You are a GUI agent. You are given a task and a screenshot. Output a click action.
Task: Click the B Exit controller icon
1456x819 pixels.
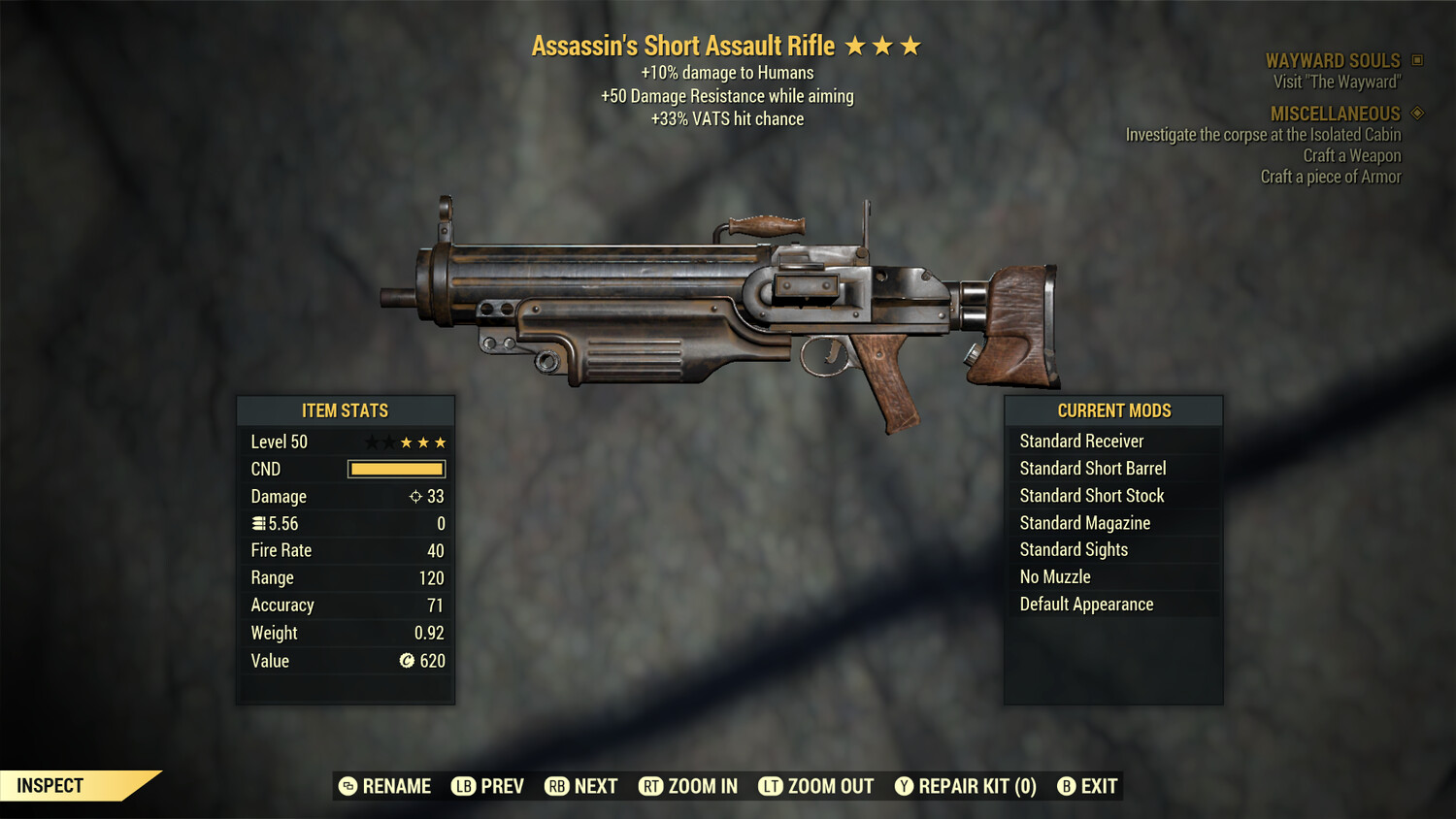pos(1068,786)
